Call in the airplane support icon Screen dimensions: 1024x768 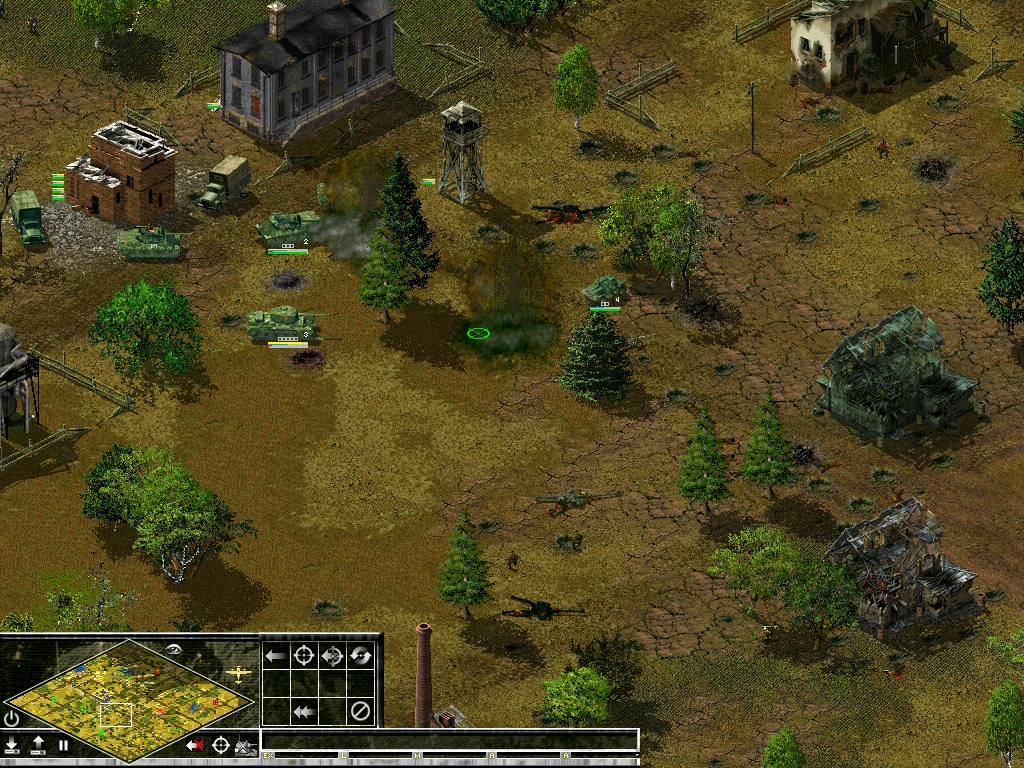pos(238,674)
